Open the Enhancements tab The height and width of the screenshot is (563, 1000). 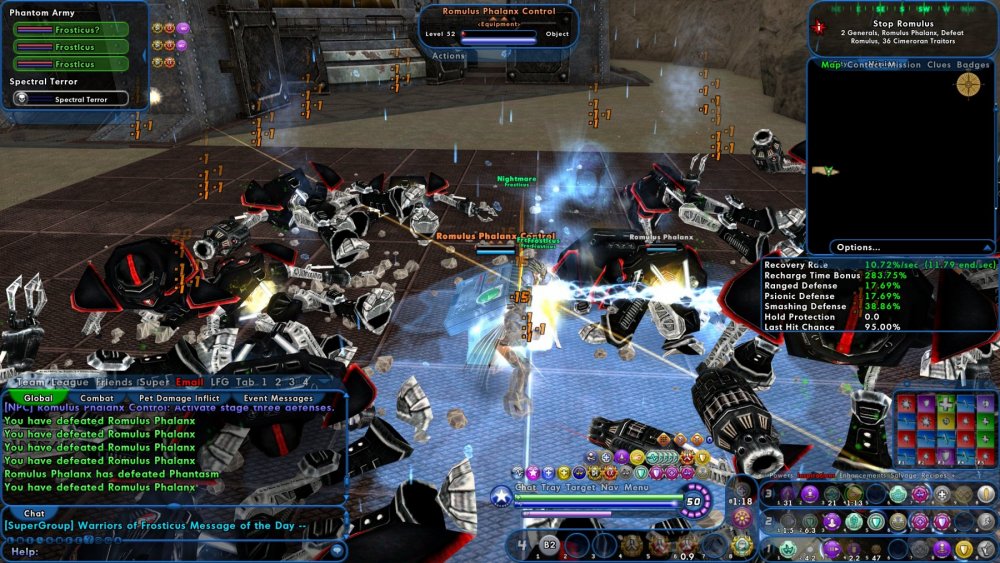tap(856, 476)
